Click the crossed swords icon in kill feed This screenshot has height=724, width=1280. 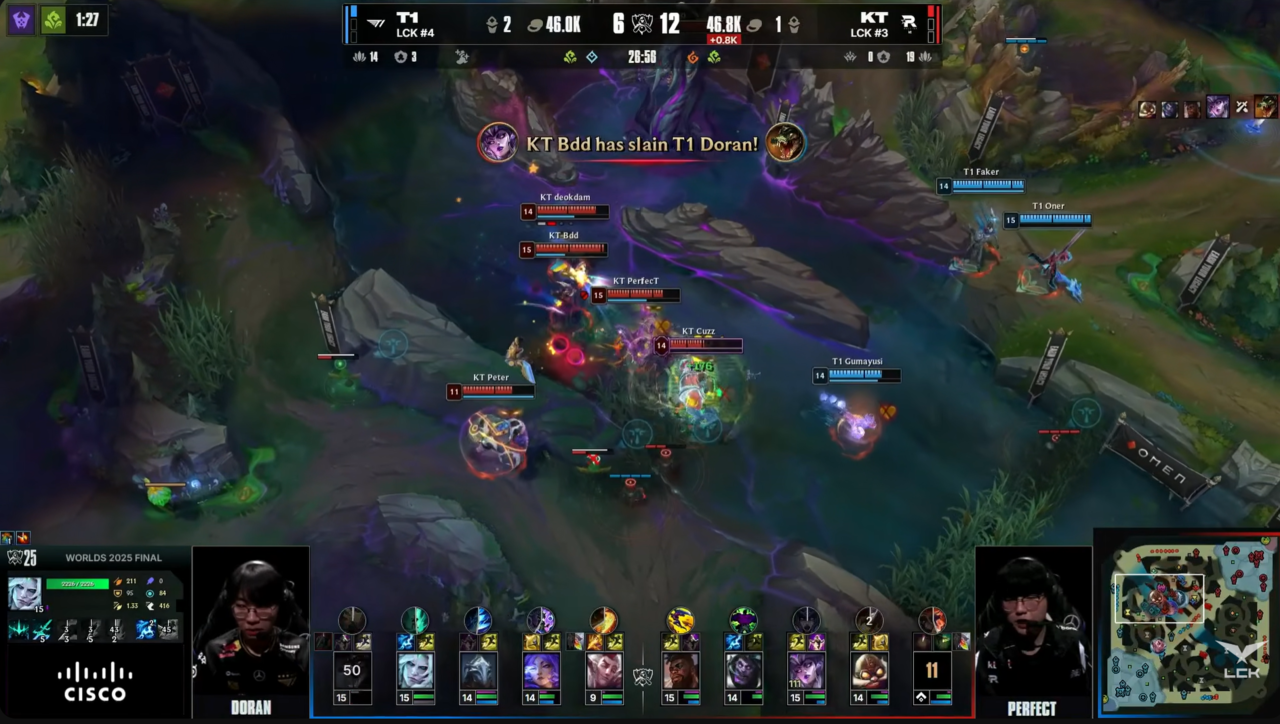pyautogui.click(x=1242, y=106)
